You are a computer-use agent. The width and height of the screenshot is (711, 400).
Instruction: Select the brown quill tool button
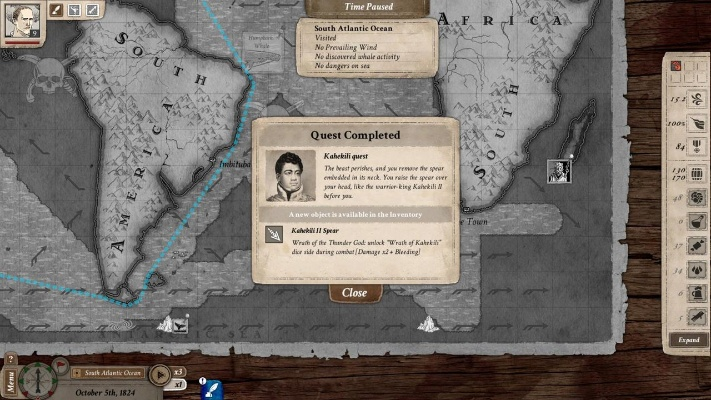point(57,10)
